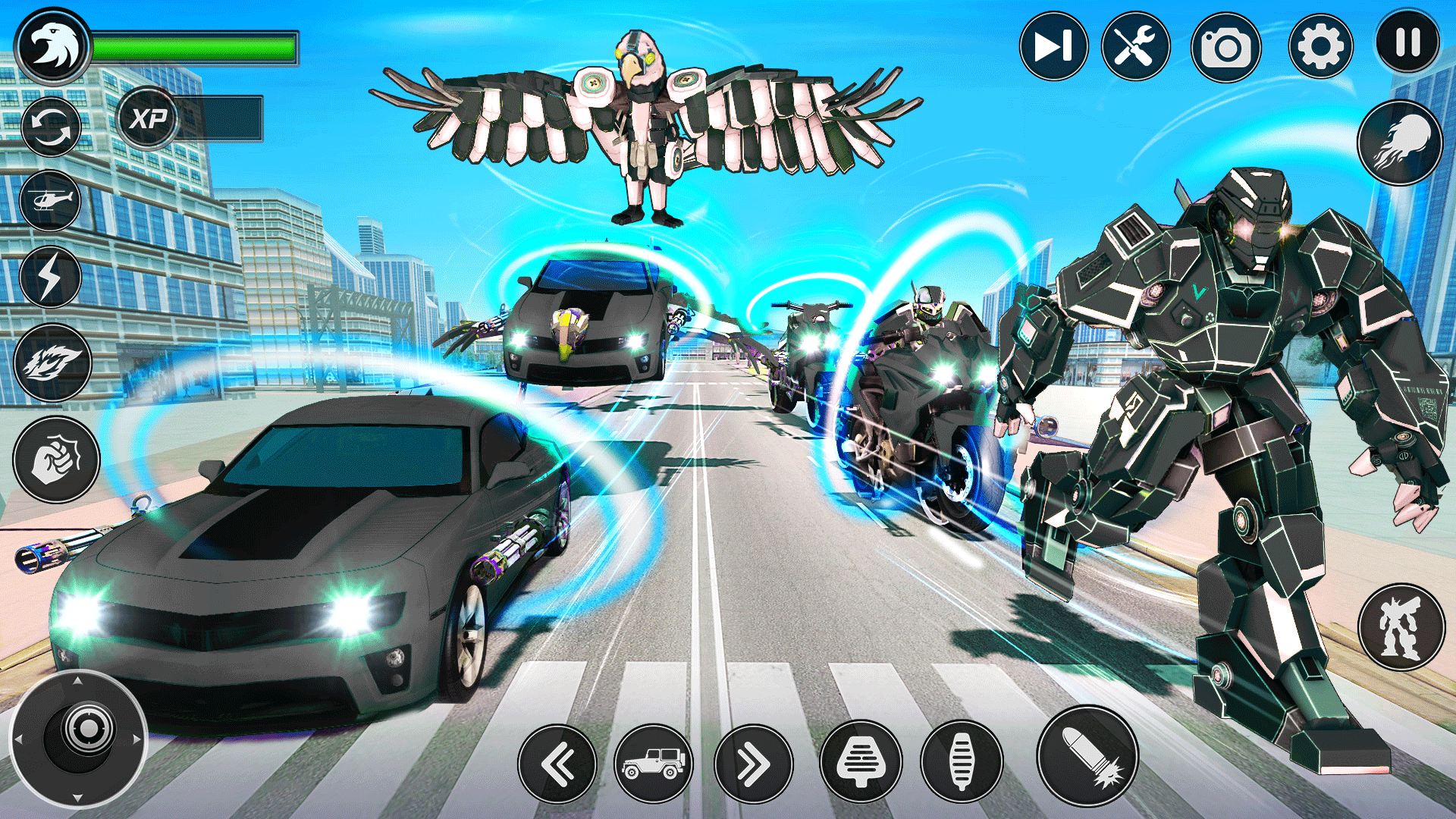
Task: Tap the narrow accelerator pedal
Action: point(961,762)
